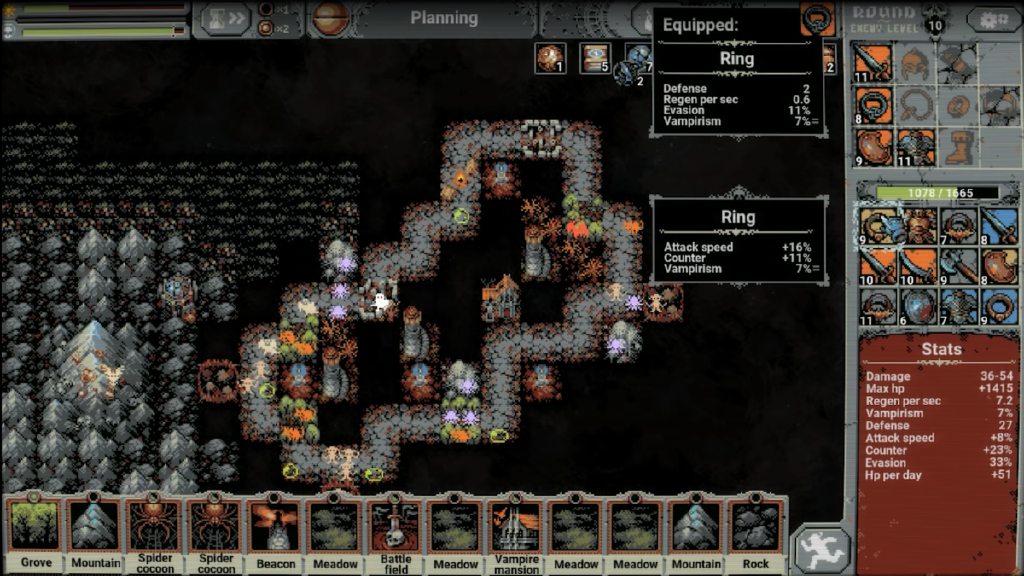Screen dimensions: 1024x576
Task: Select the level 7 axe in inventory
Action: (x=958, y=266)
